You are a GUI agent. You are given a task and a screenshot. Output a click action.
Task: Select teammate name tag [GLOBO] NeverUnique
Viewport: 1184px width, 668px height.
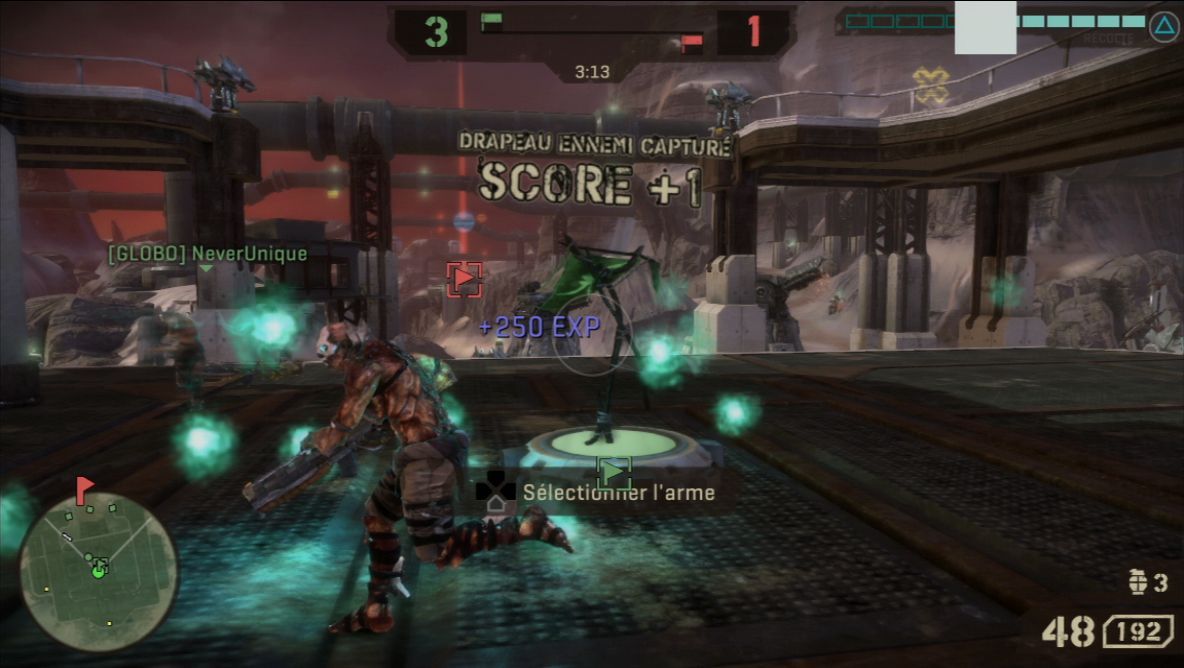pyautogui.click(x=207, y=254)
